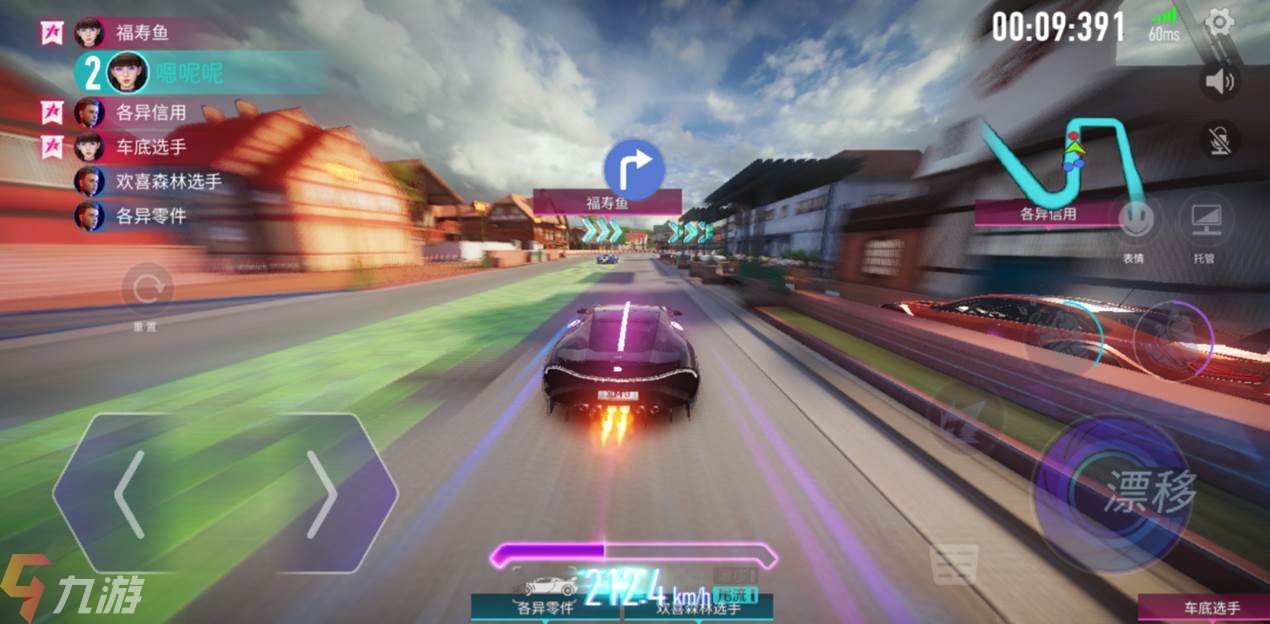Steer right with the right arrow

[321, 494]
